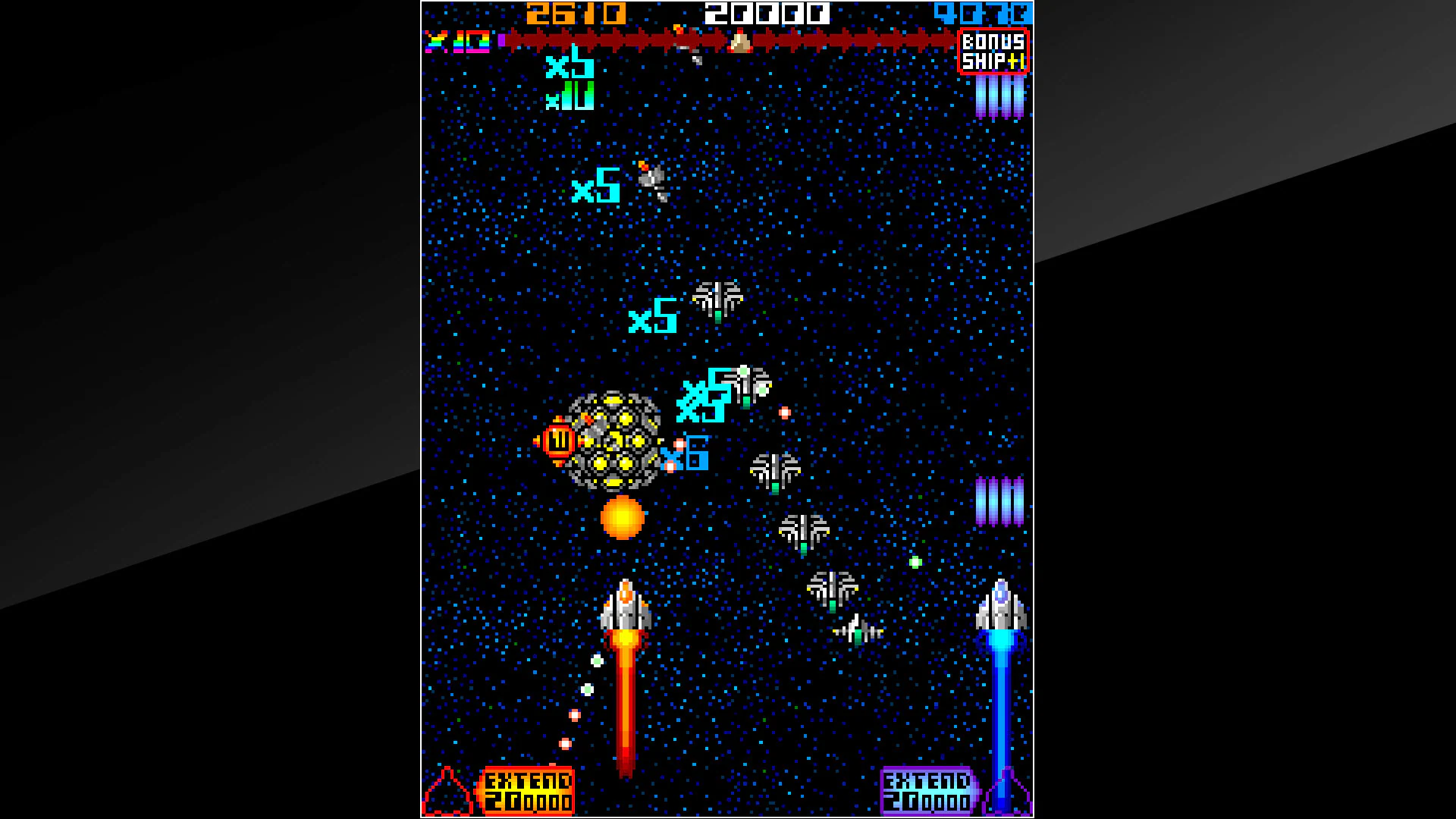
Task: Click the x5 cyan bonus text near the satellite enemy
Action: tap(597, 187)
